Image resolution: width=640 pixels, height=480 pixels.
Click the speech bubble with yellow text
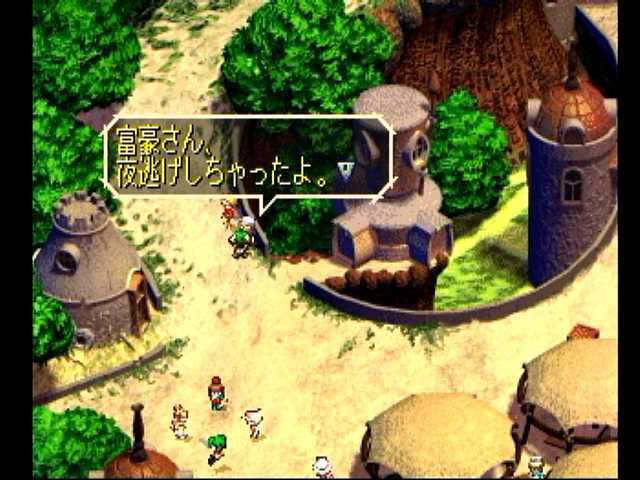click(x=245, y=156)
